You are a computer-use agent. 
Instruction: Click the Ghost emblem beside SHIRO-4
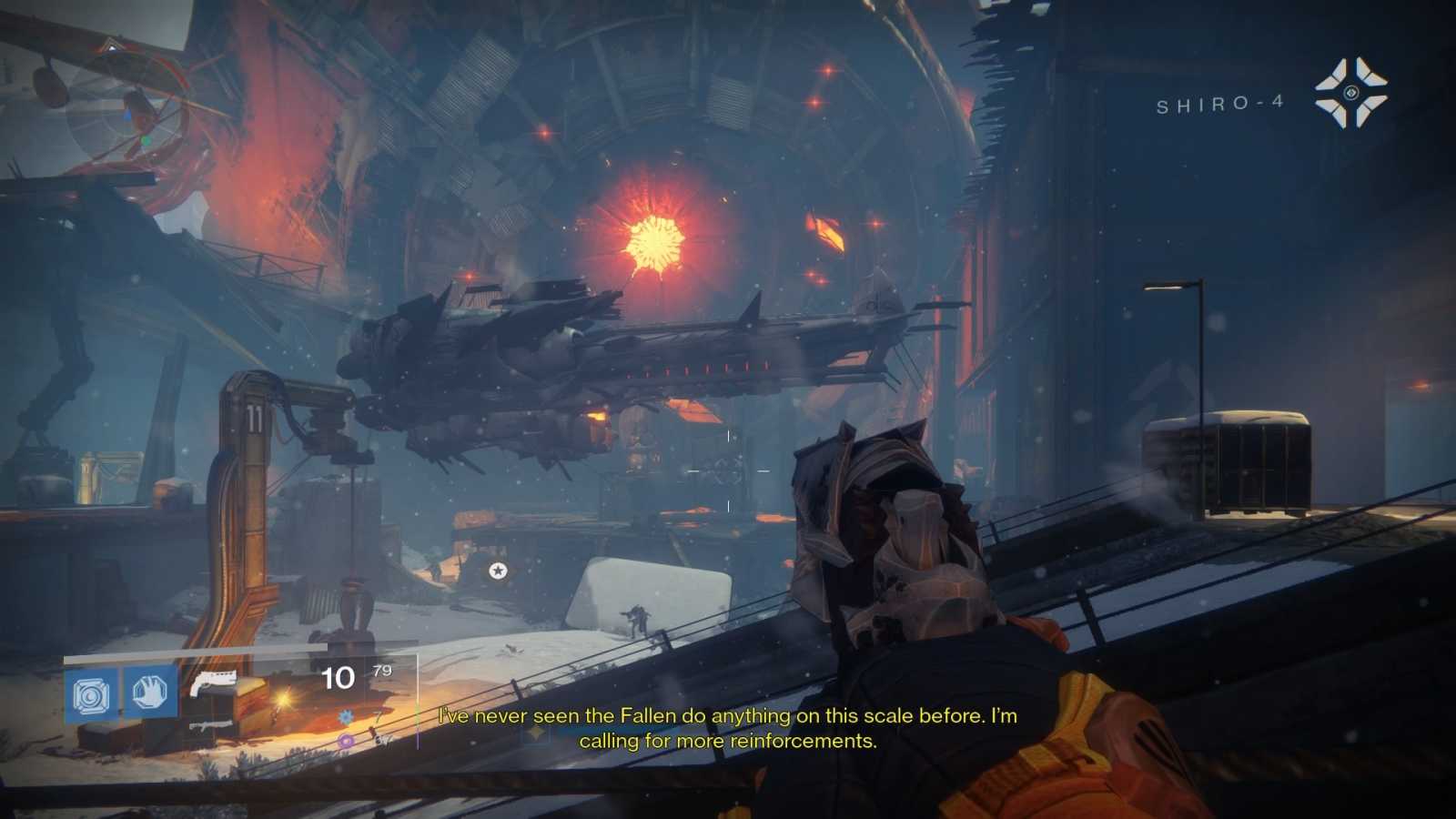[x=1350, y=91]
